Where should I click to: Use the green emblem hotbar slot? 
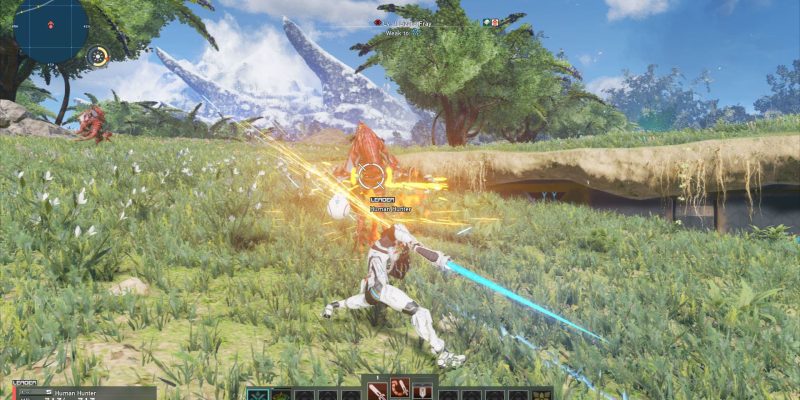click(x=281, y=395)
